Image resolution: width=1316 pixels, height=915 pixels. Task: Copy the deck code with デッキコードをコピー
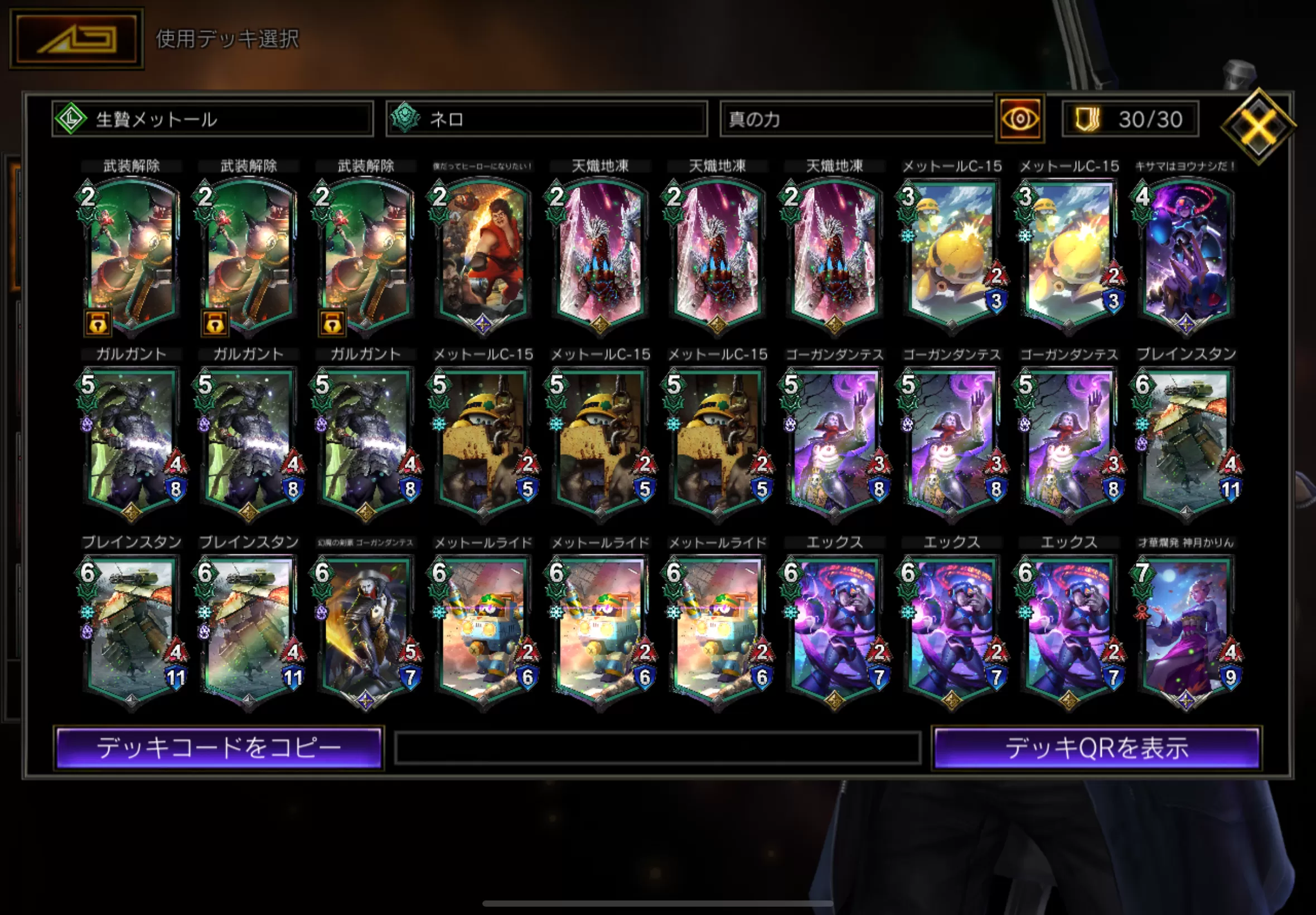click(219, 748)
